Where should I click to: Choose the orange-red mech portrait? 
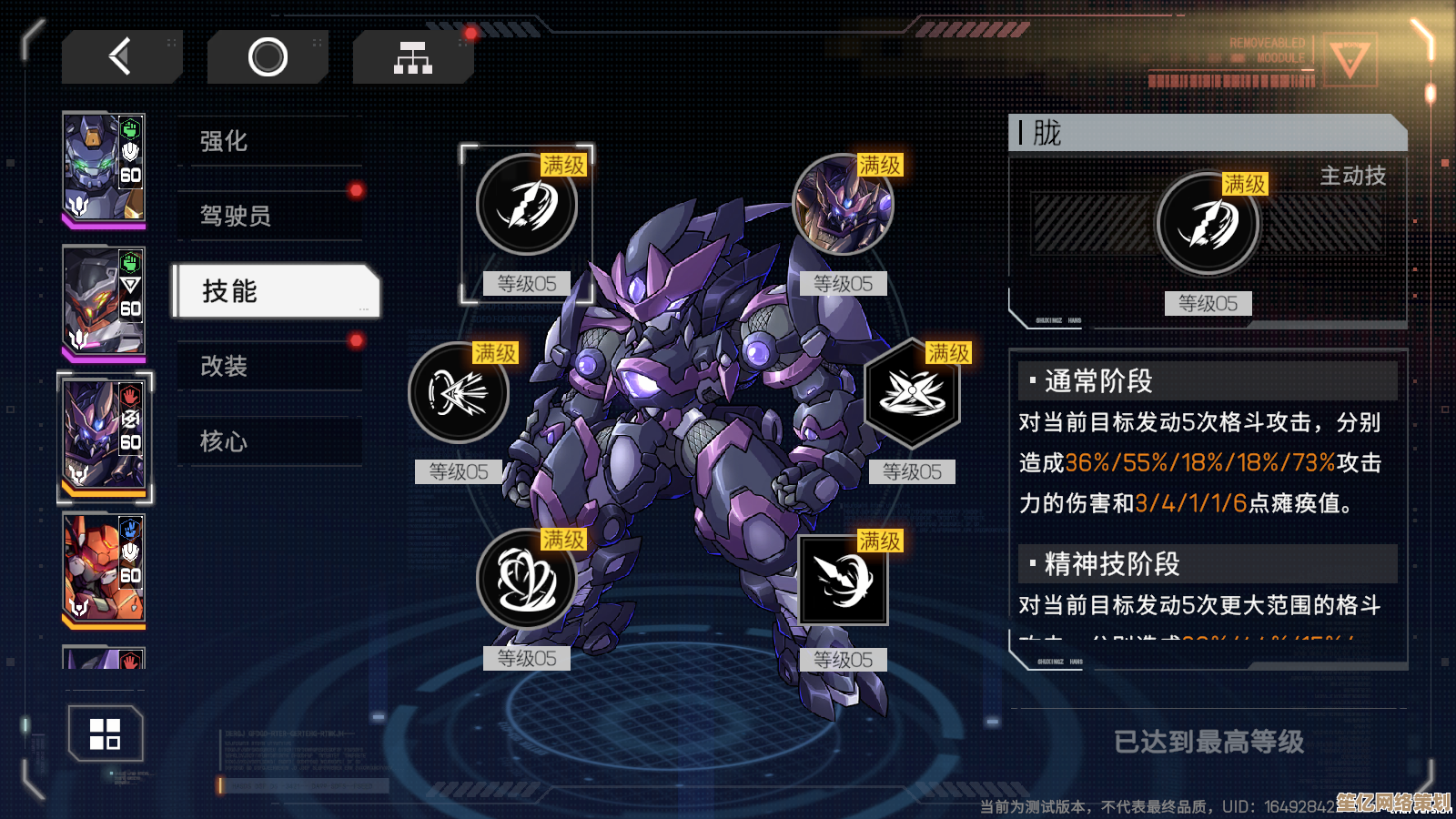coord(104,569)
